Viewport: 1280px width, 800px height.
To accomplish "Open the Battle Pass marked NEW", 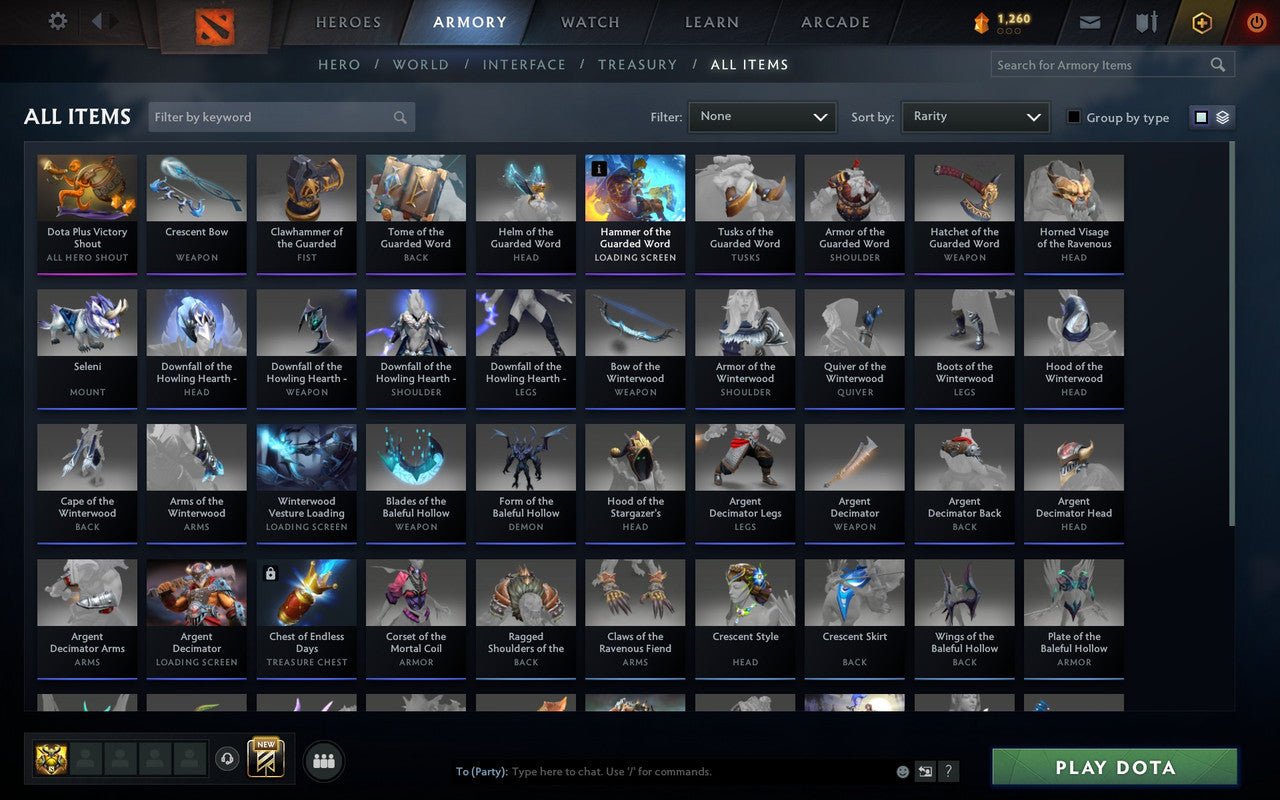I will coord(265,760).
